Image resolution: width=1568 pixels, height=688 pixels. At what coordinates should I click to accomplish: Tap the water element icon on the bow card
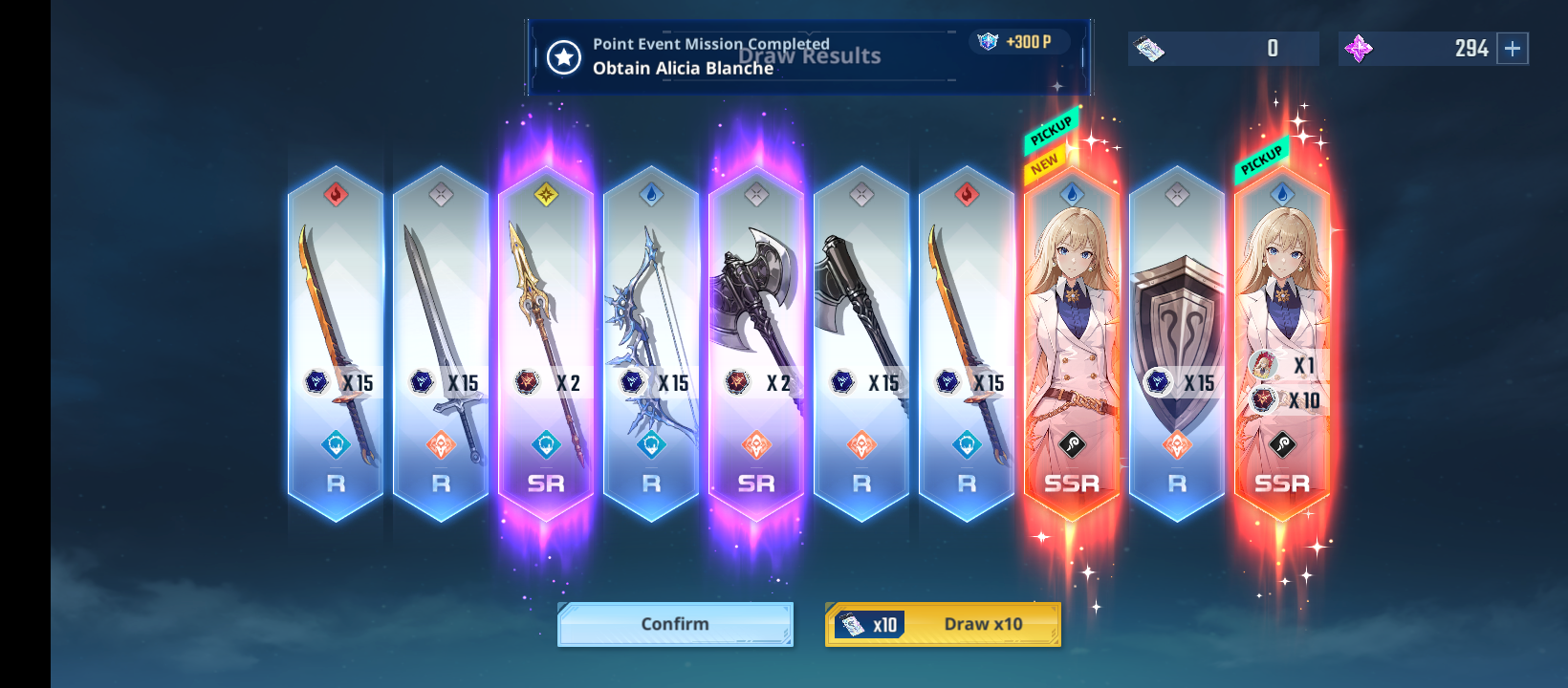[x=651, y=193]
